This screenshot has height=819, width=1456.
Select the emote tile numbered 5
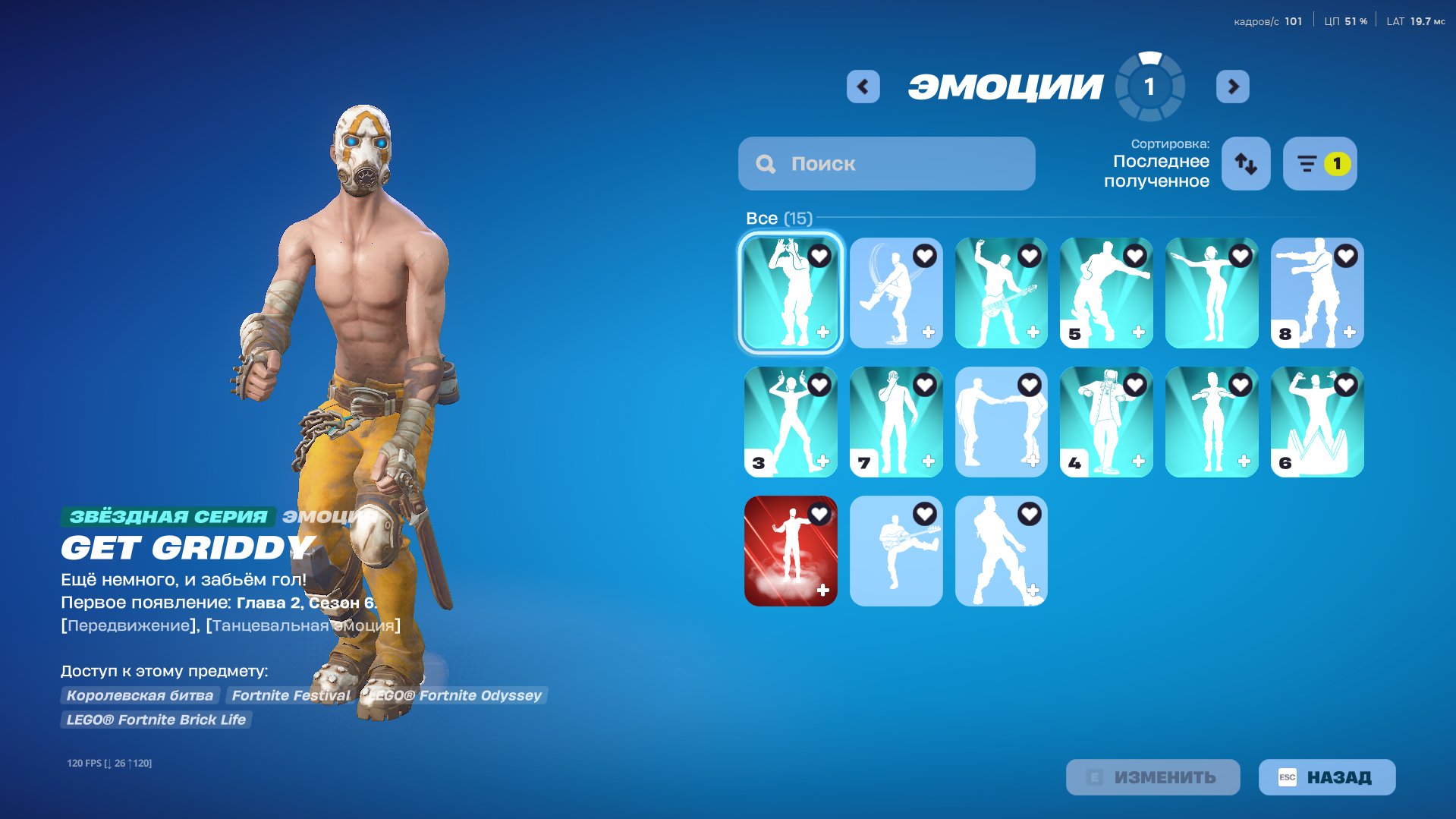click(x=1106, y=292)
